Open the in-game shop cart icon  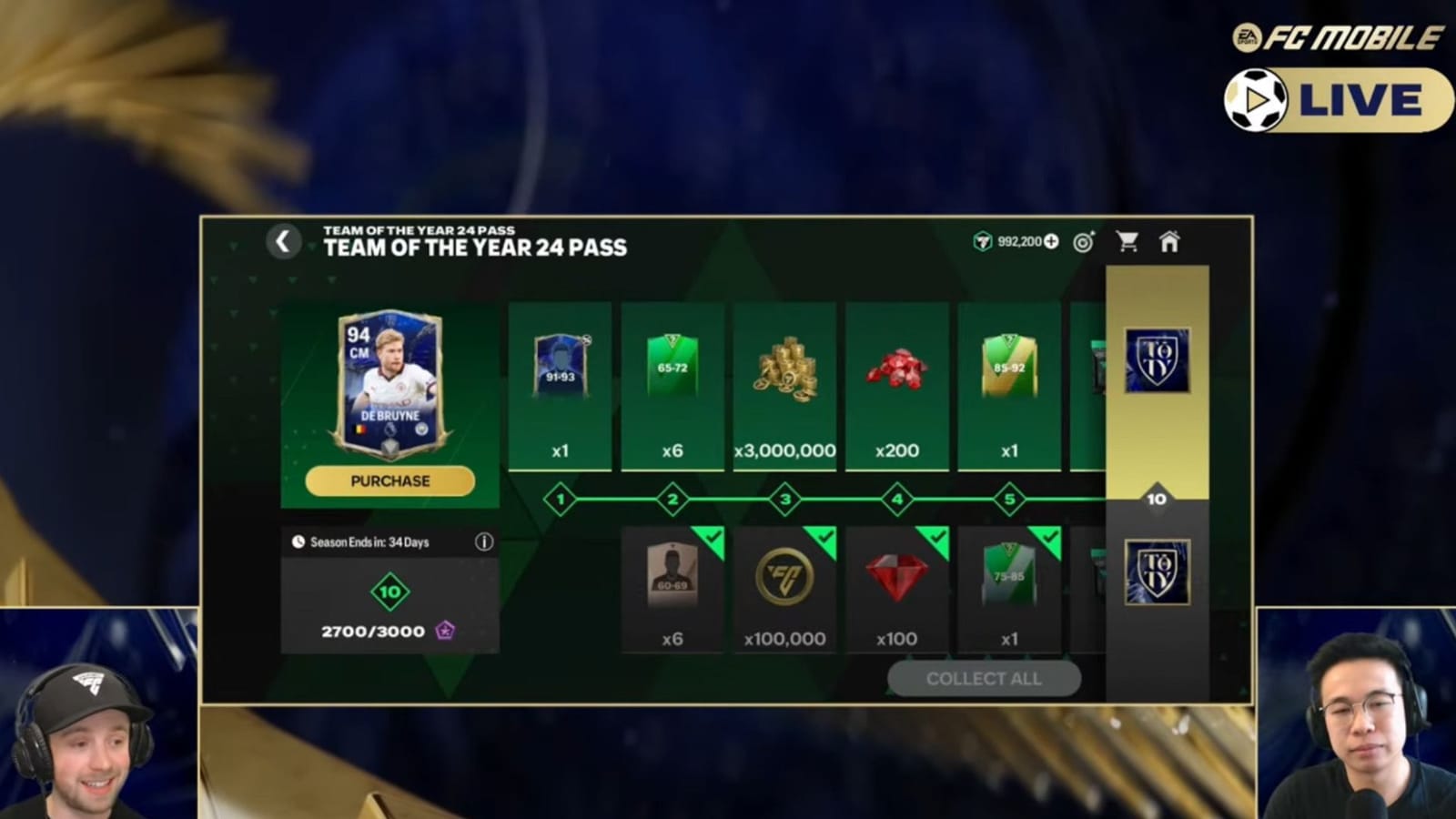pos(1127,242)
